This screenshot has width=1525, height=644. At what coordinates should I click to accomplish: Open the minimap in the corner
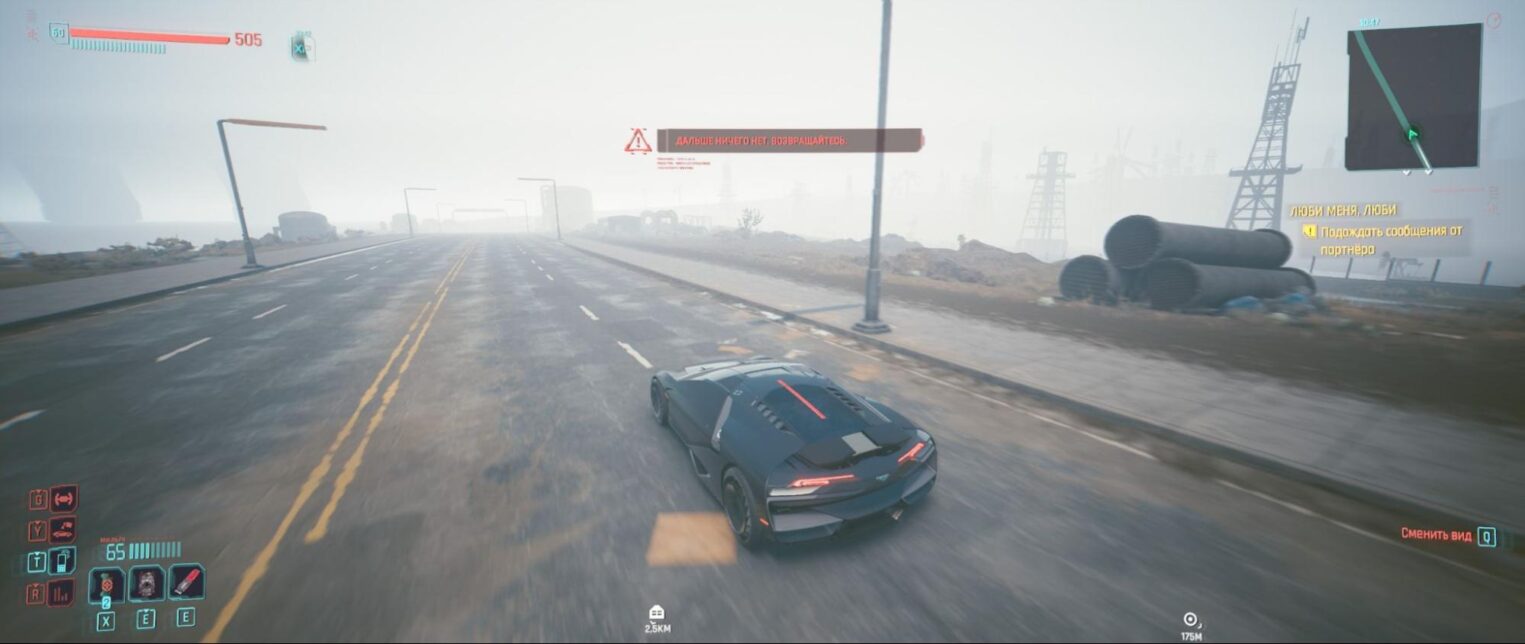coord(1412,96)
